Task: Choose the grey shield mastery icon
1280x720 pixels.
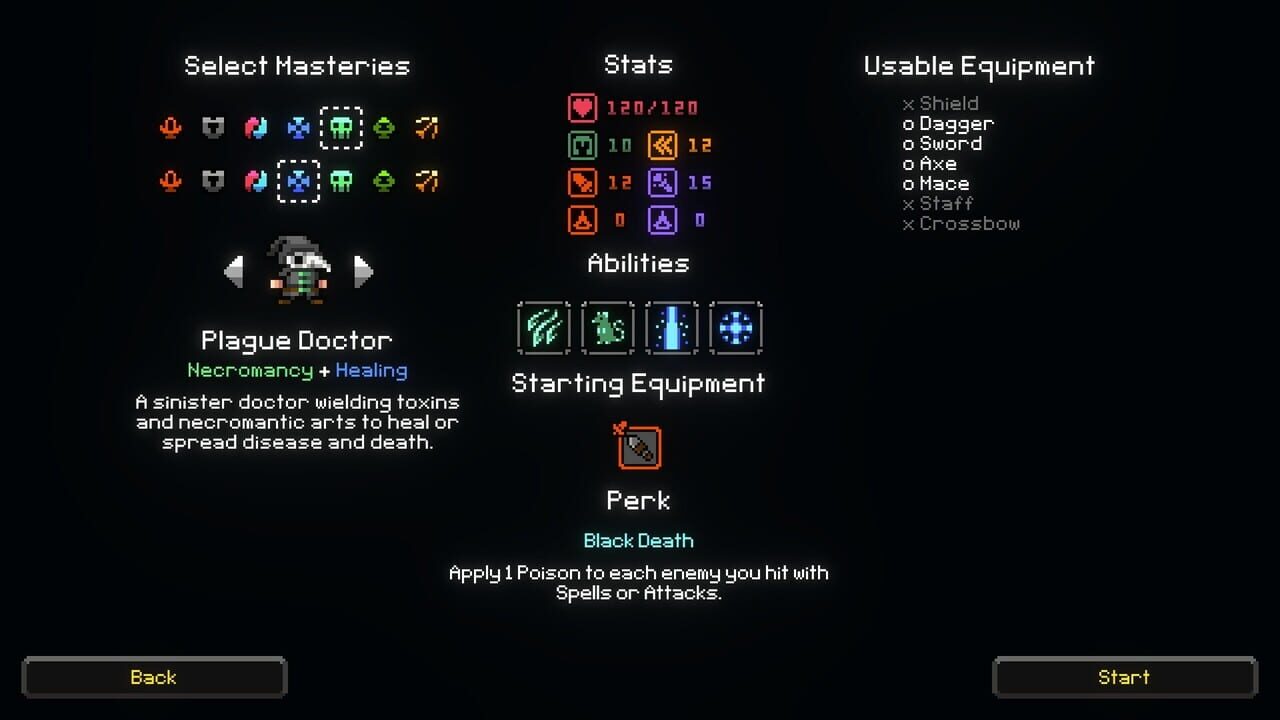Action: (x=213, y=128)
